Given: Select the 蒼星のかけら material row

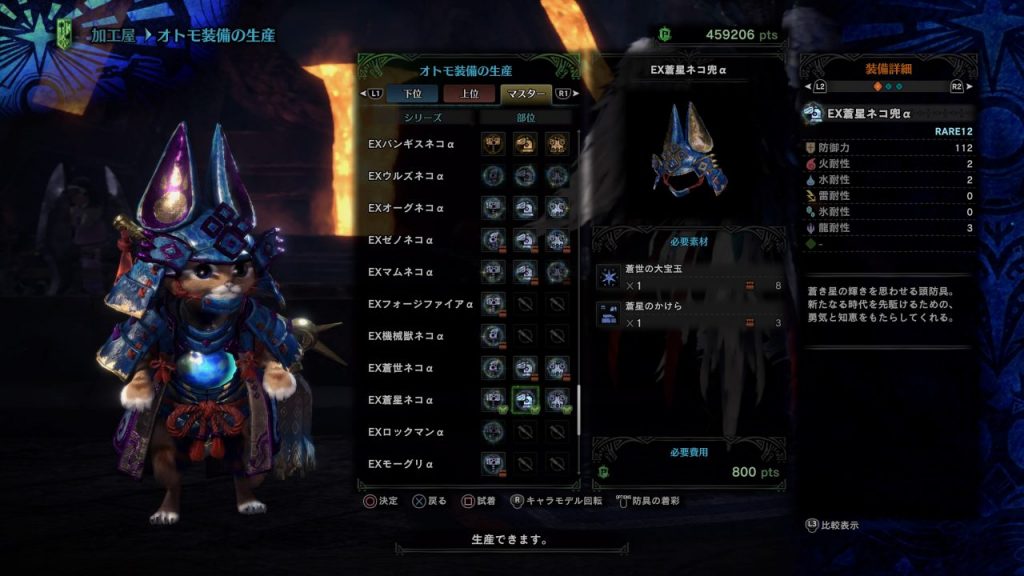Looking at the screenshot, I should click(689, 314).
